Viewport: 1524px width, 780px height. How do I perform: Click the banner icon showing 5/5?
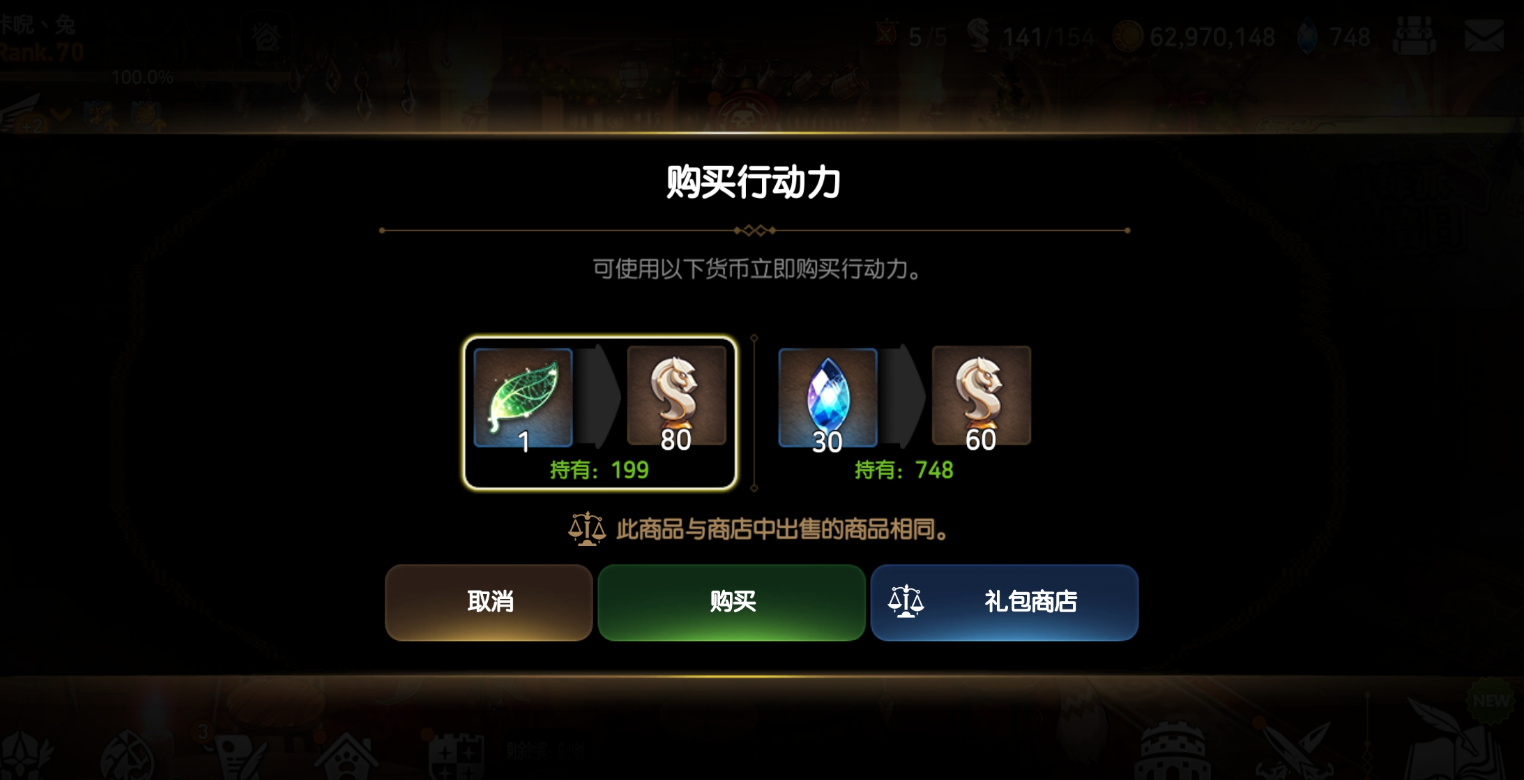click(x=887, y=33)
